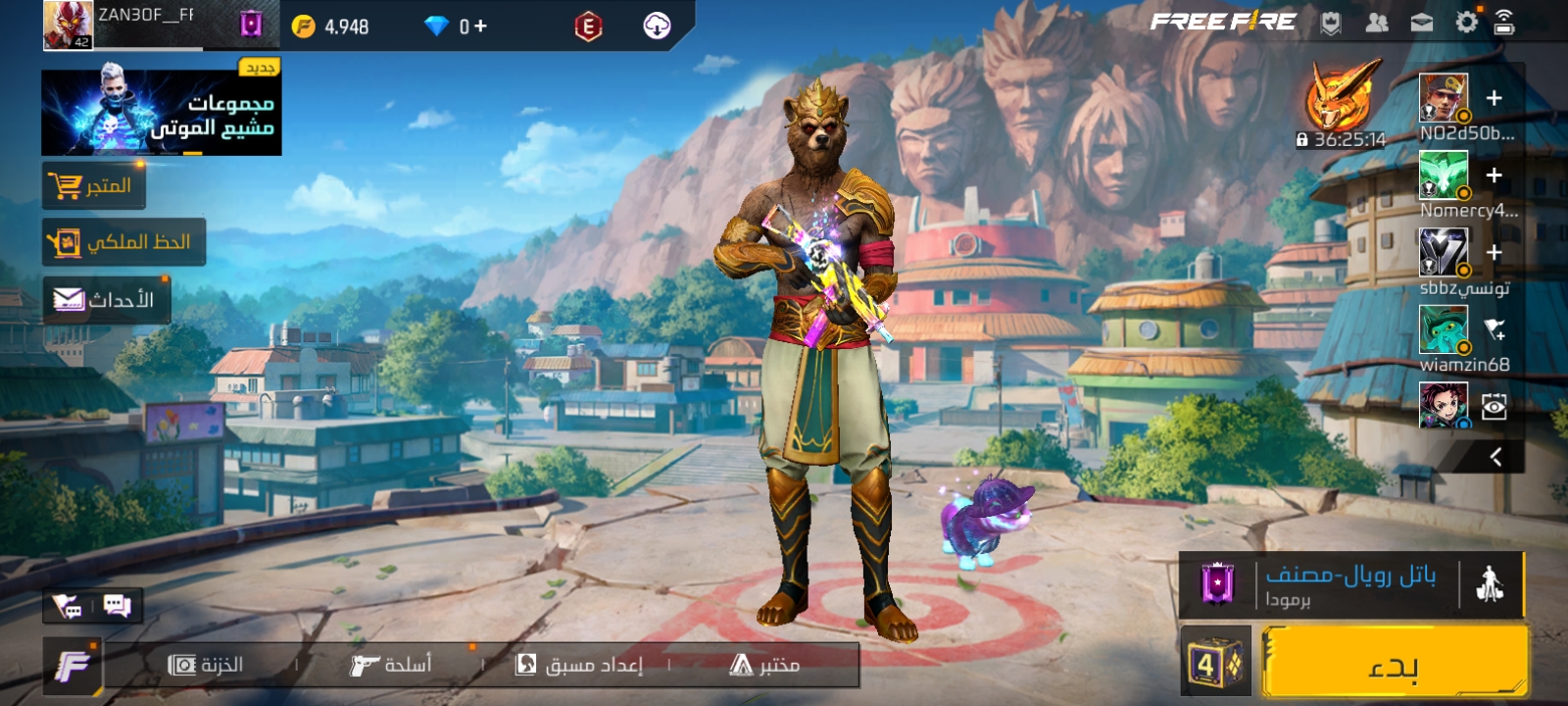The image size is (1568, 706).
Task: Open the مجموعات مشيع الموتى banner
Action: point(161,113)
